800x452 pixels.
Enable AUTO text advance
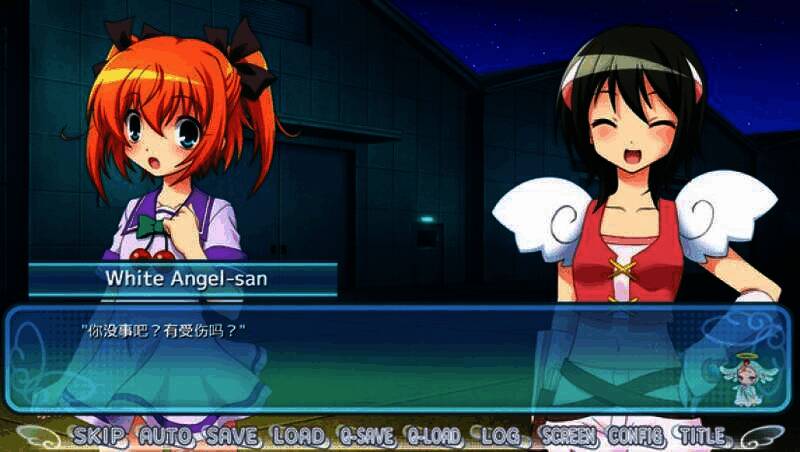coord(168,436)
